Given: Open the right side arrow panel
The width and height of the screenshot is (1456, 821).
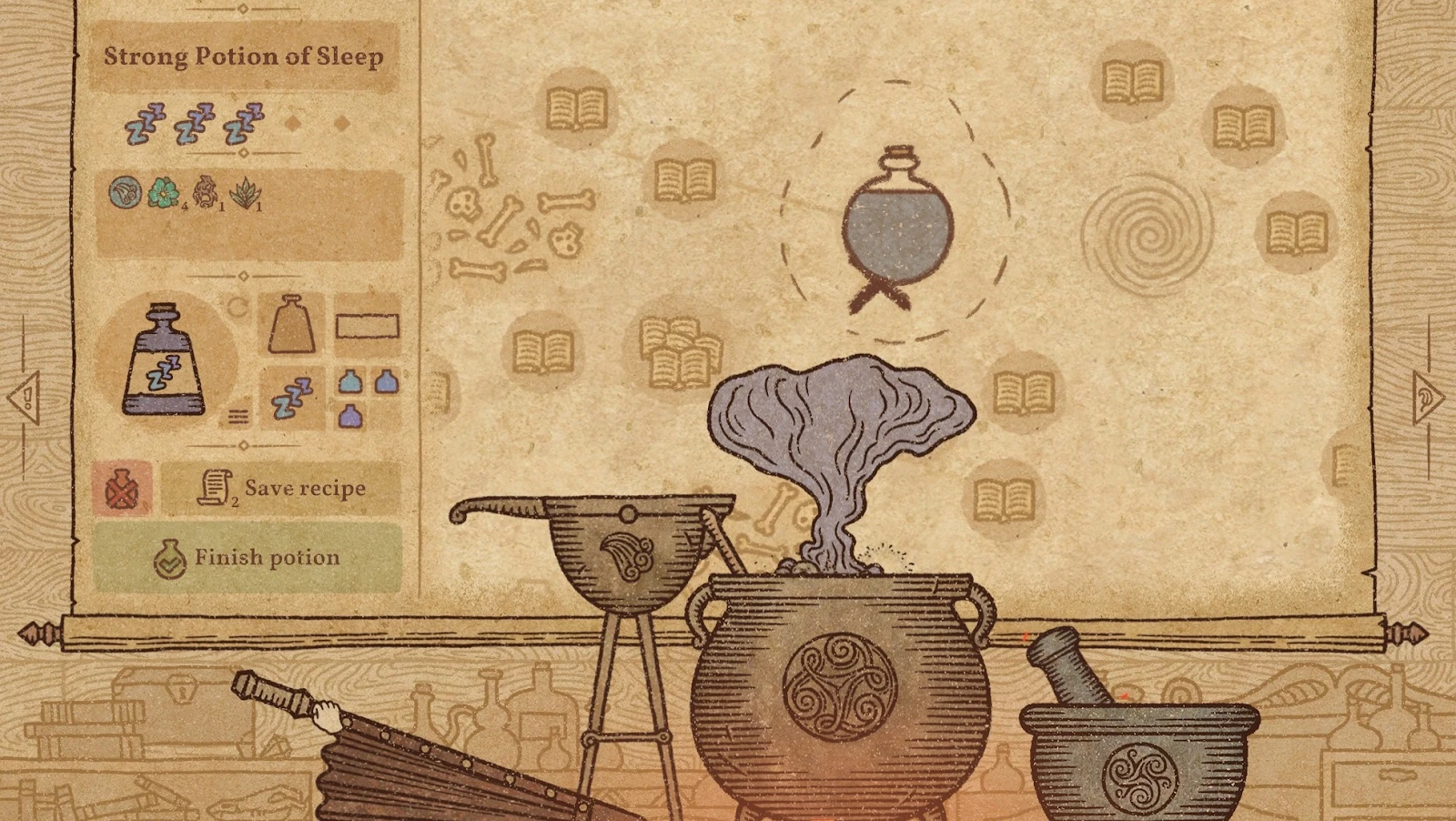Looking at the screenshot, I should point(1426,397).
